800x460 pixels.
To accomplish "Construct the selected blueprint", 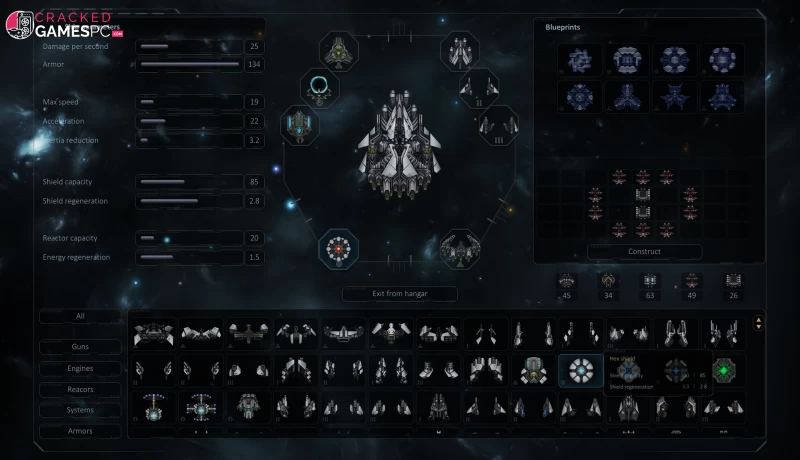I will [644, 251].
